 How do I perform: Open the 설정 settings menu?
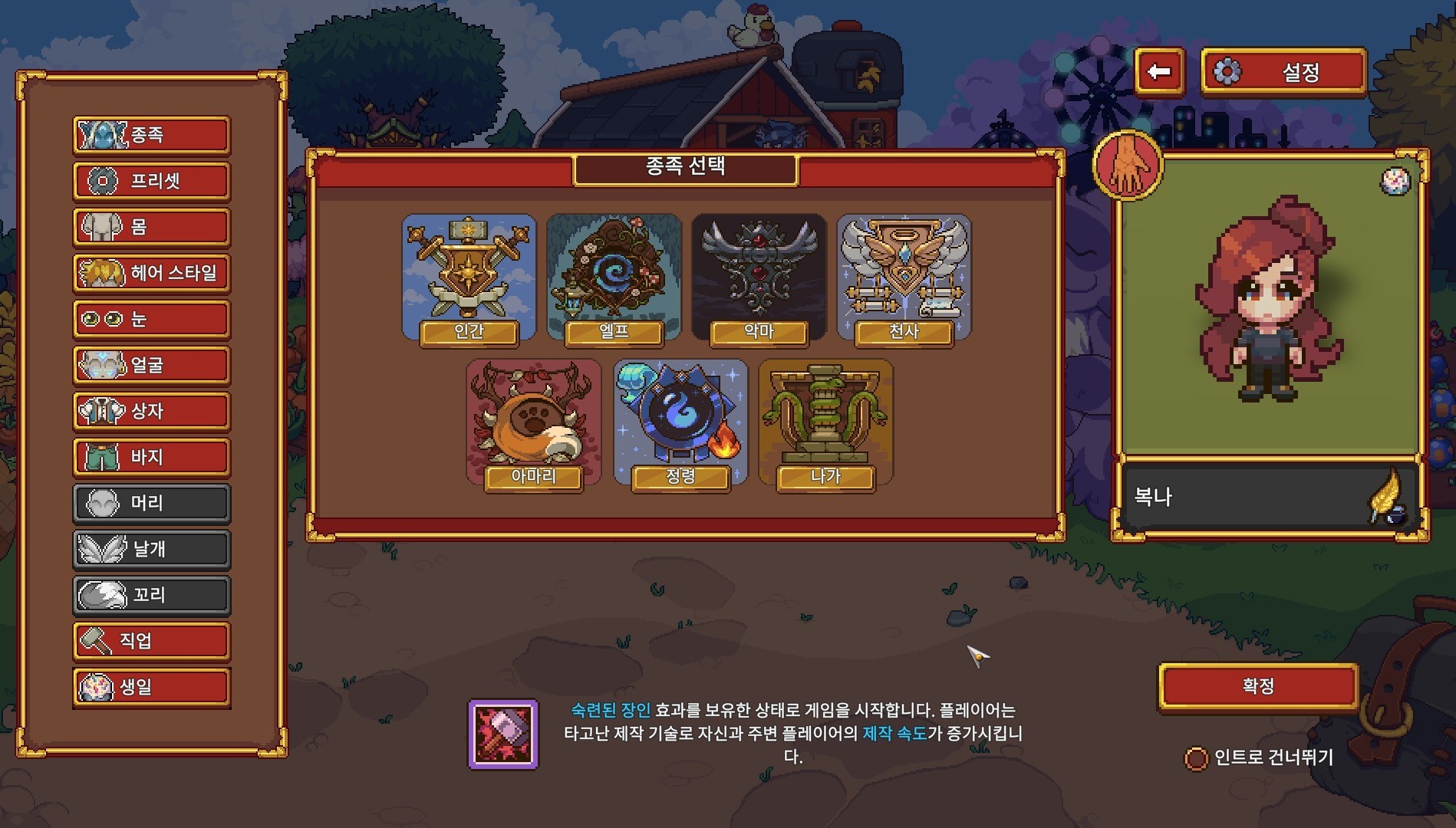[x=1283, y=73]
